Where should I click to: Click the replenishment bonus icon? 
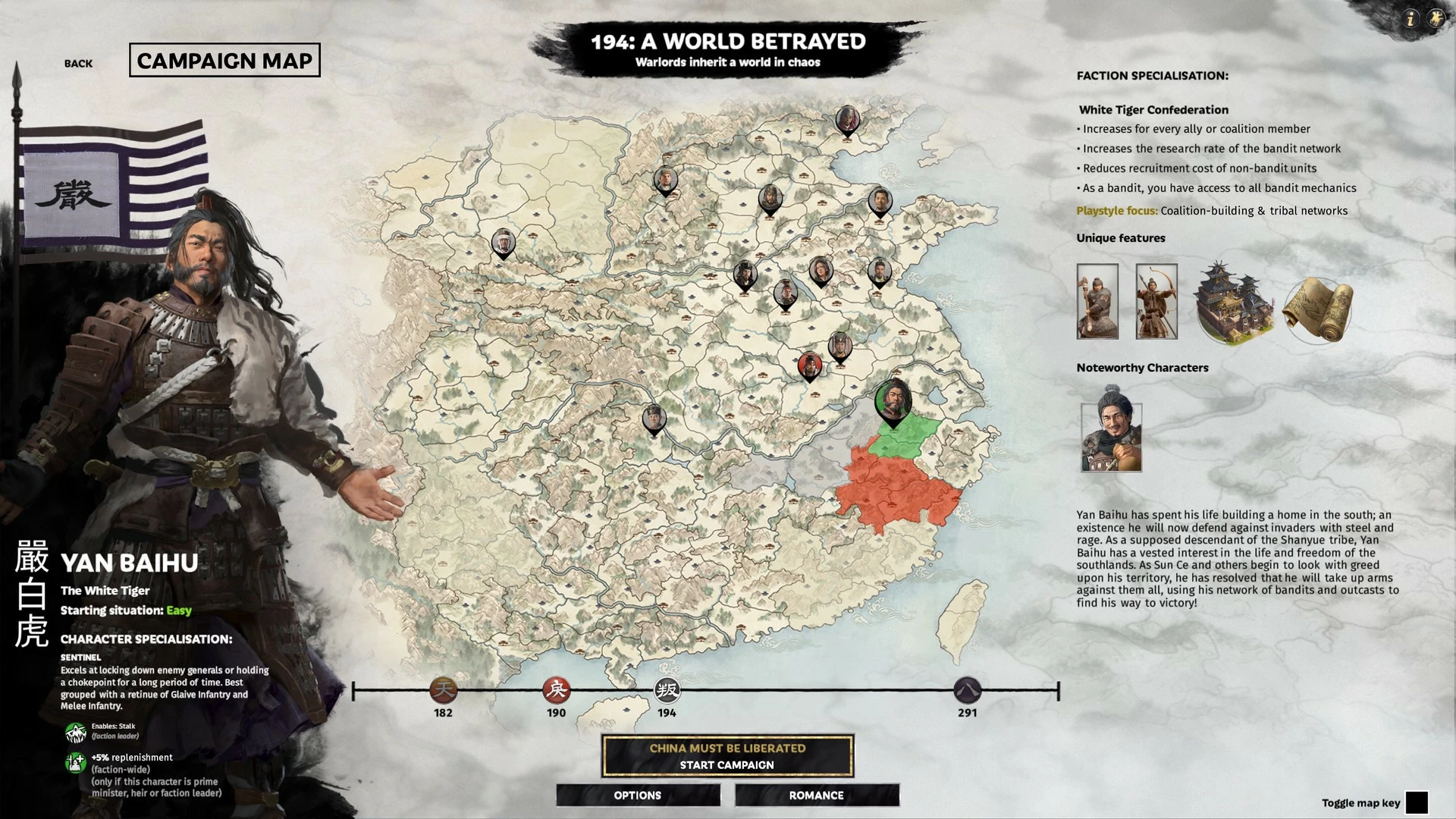[x=75, y=762]
